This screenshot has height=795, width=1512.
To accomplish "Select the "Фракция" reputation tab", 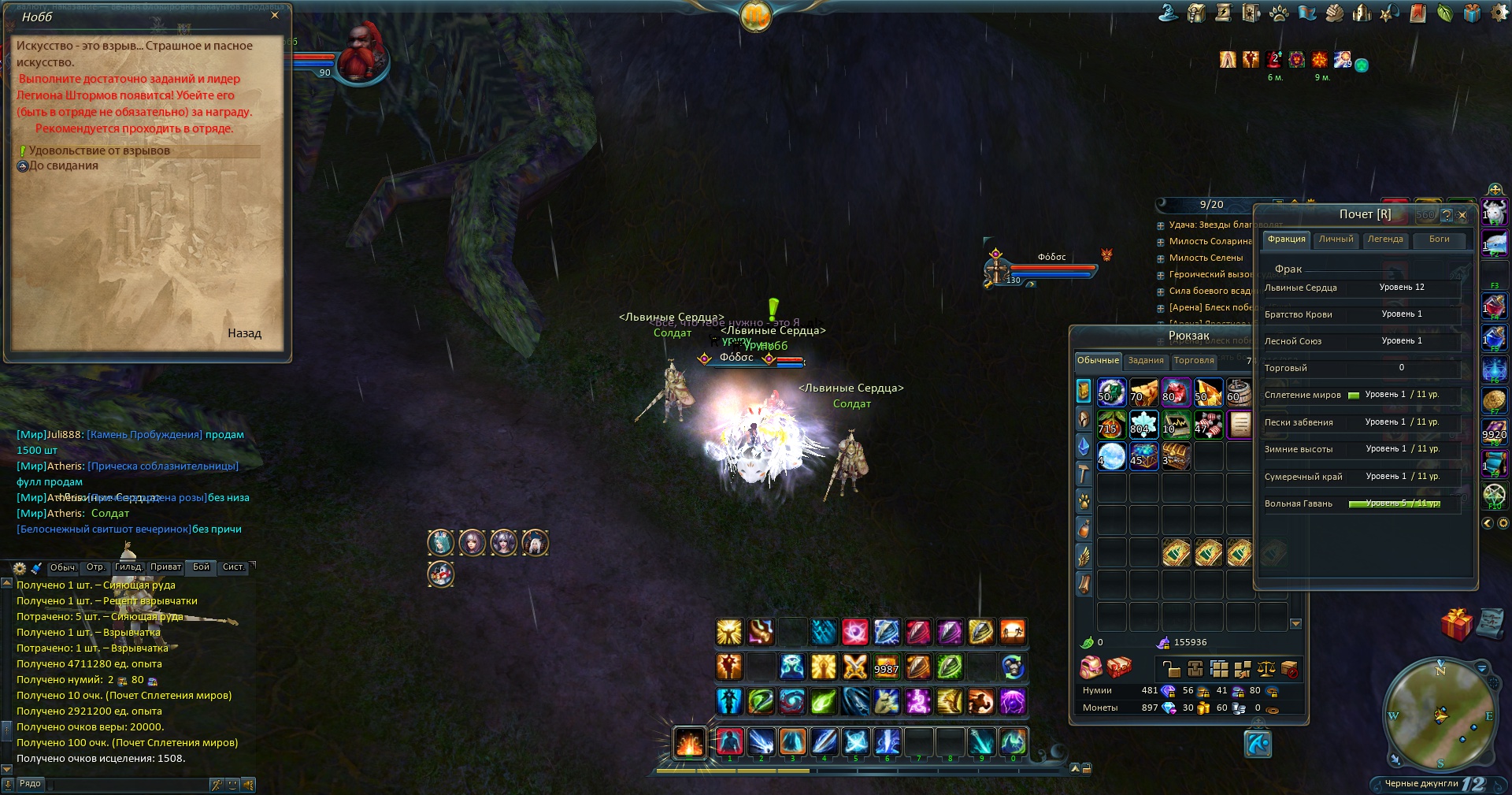I will [x=1286, y=240].
